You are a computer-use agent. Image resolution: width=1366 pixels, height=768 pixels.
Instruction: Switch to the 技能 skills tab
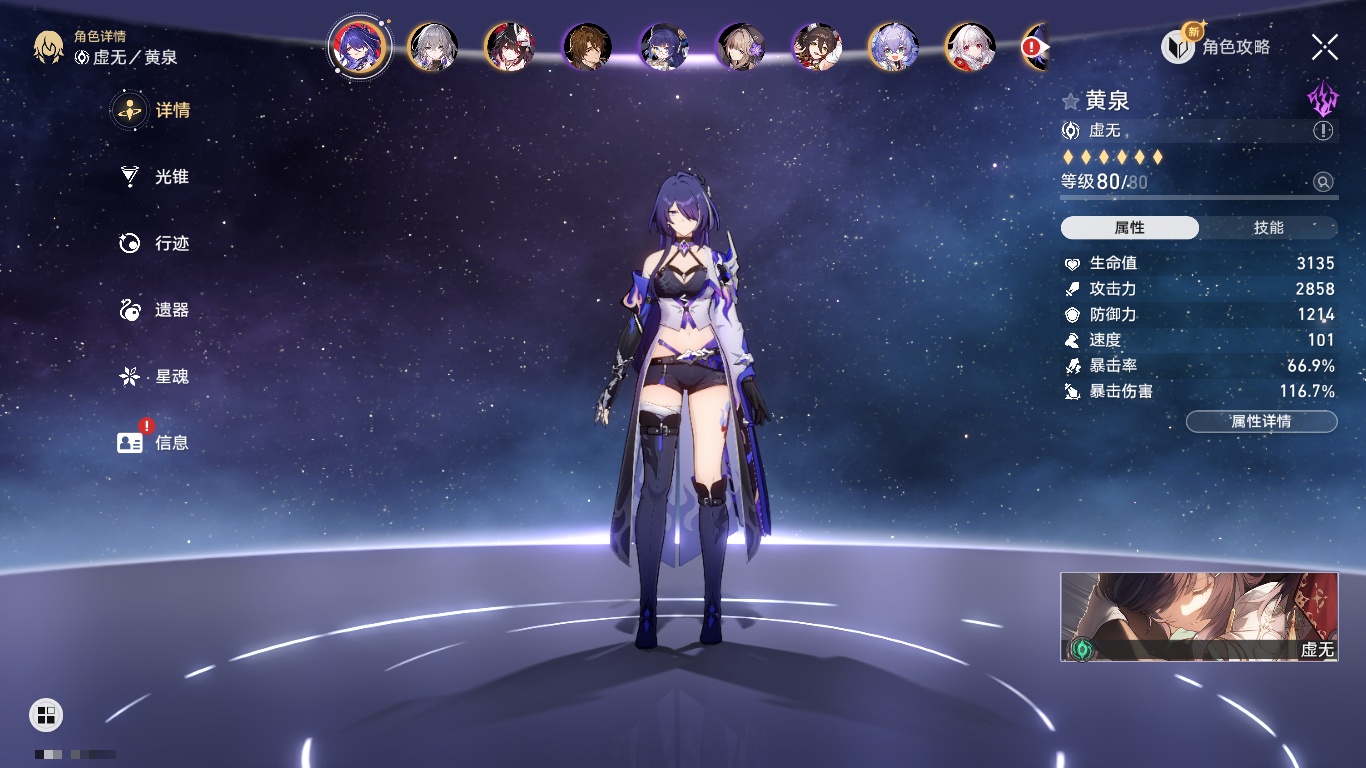pos(1268,228)
